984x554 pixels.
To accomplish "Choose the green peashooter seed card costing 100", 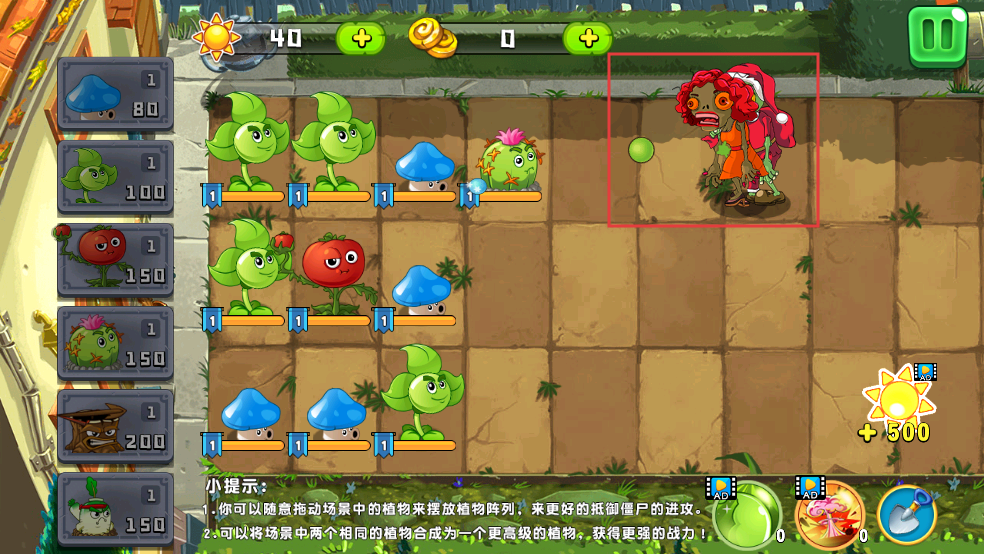I will coord(115,177).
